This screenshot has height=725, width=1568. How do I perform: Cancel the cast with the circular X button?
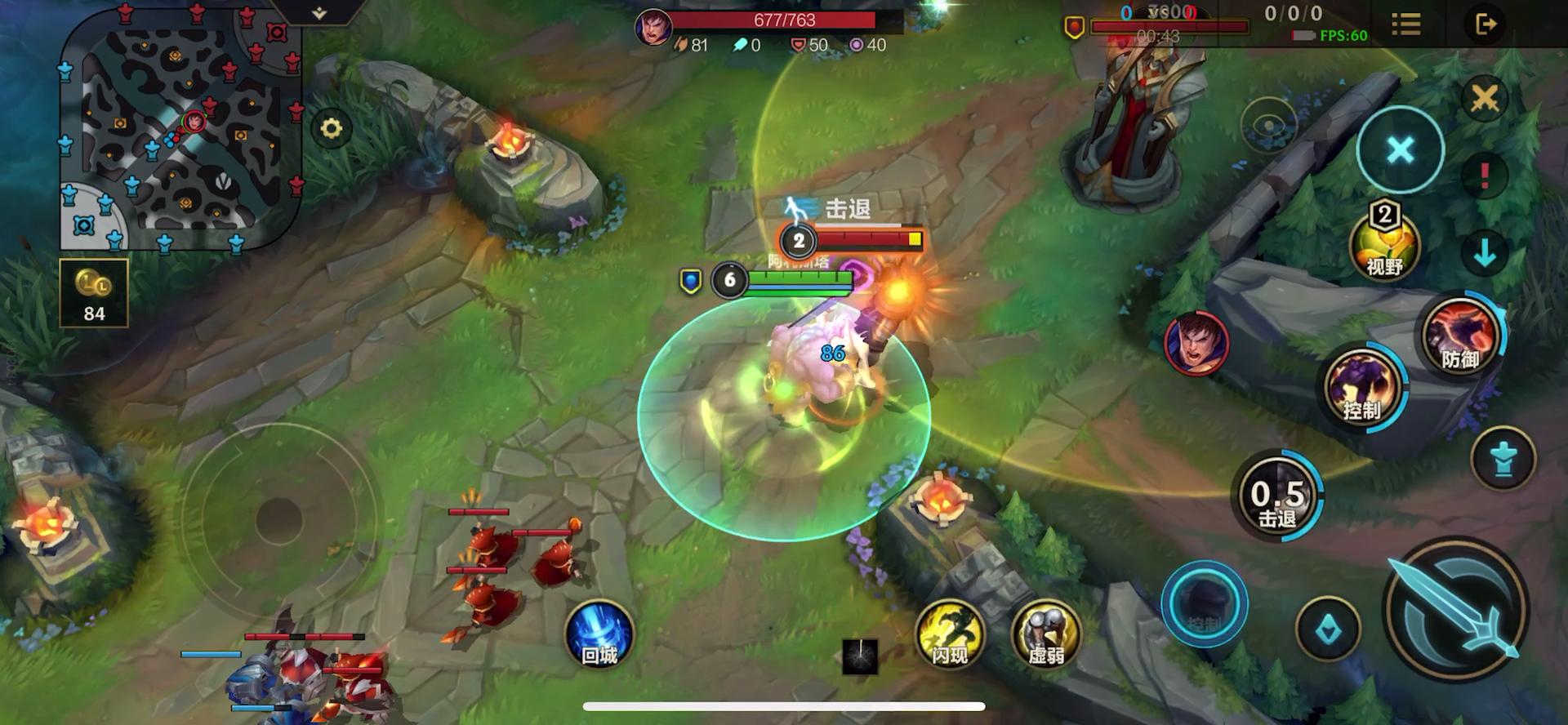pos(1400,150)
